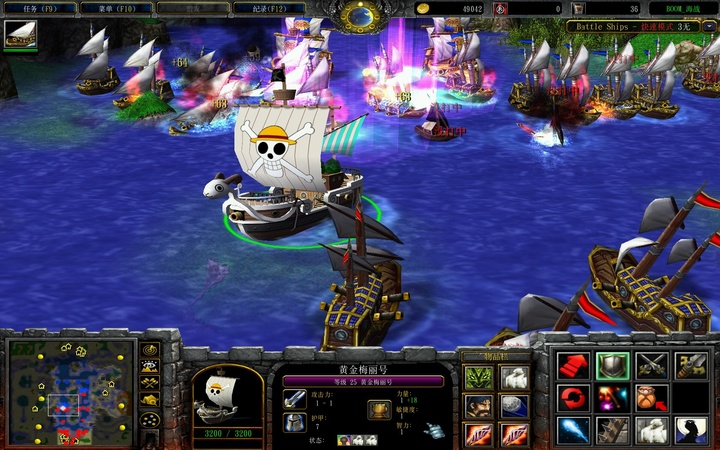Click the minimap to move the camera
Screen dimensions: 720x450
[x=70, y=392]
